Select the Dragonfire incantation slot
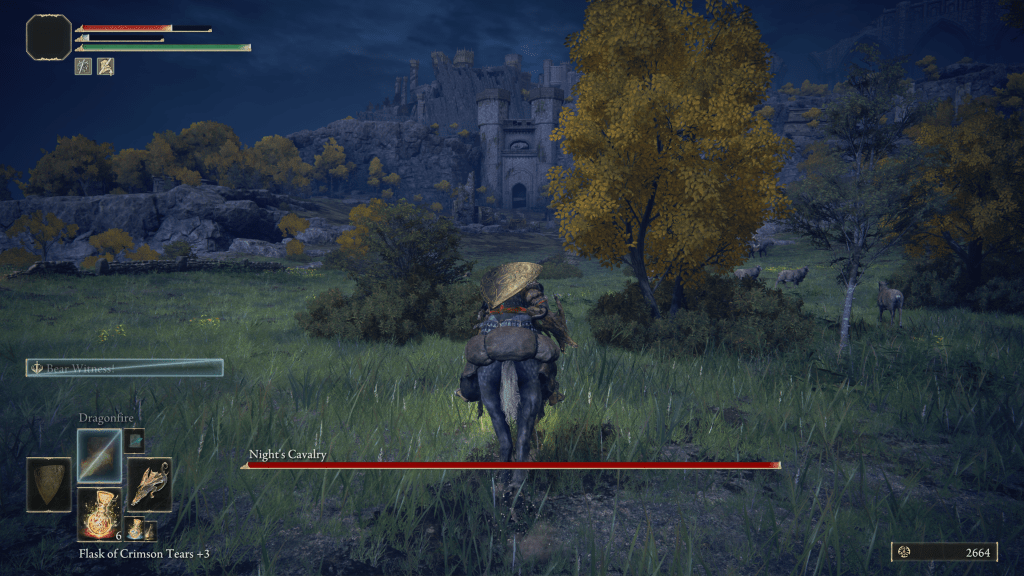This screenshot has width=1024, height=576. pos(99,456)
